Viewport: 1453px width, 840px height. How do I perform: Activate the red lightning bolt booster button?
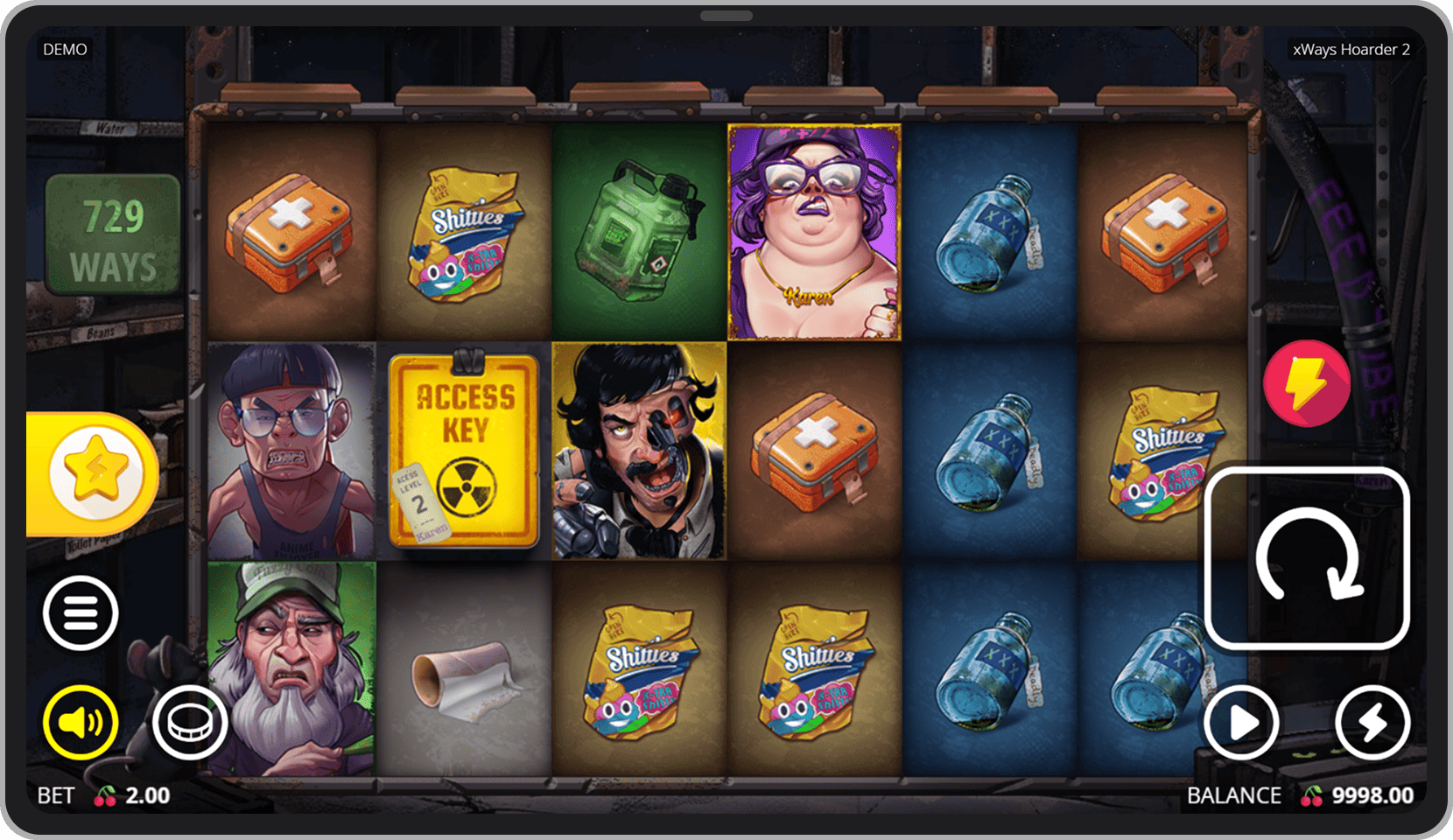[x=1306, y=383]
